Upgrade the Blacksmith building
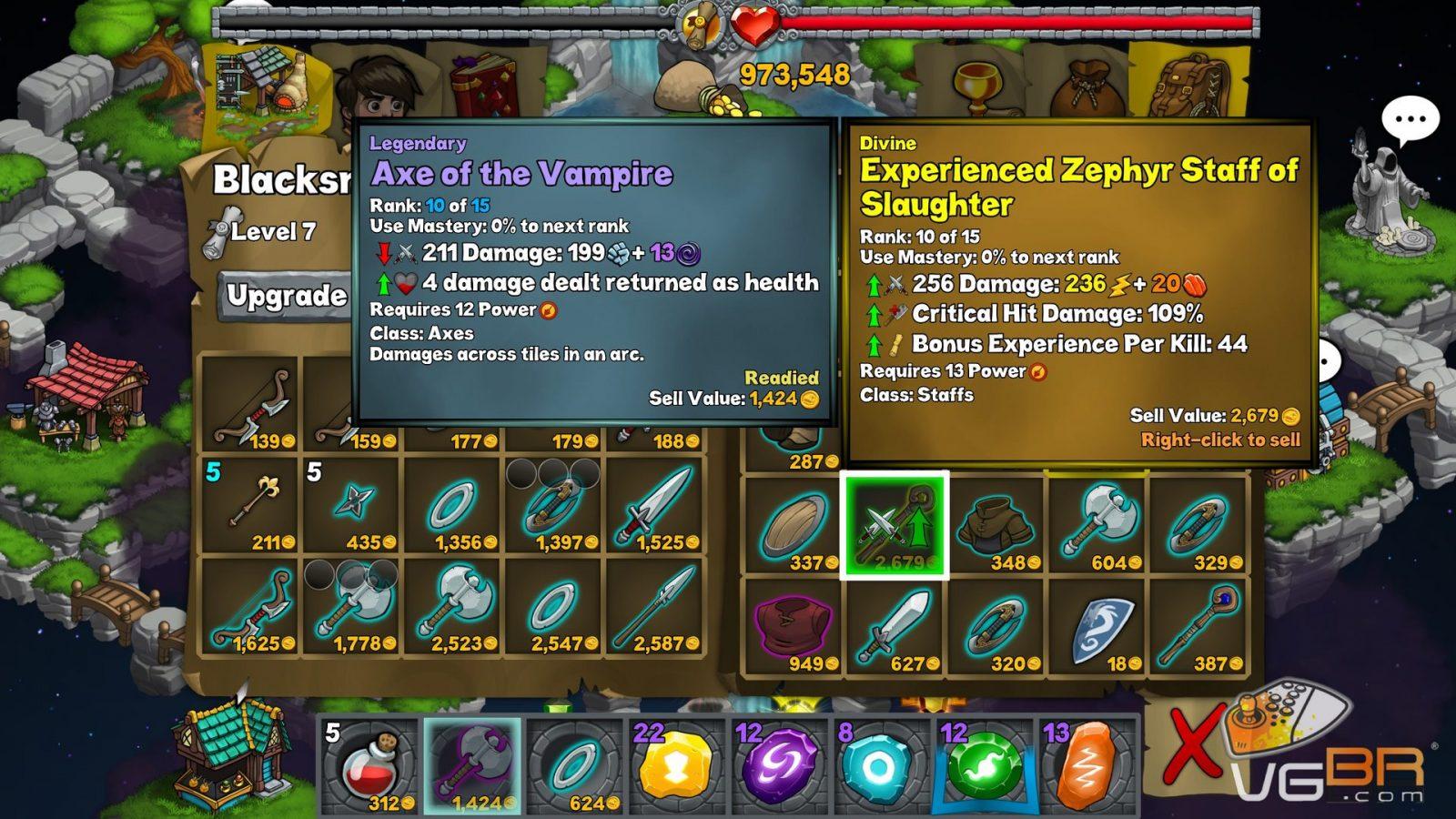The image size is (1456, 819). [286, 296]
